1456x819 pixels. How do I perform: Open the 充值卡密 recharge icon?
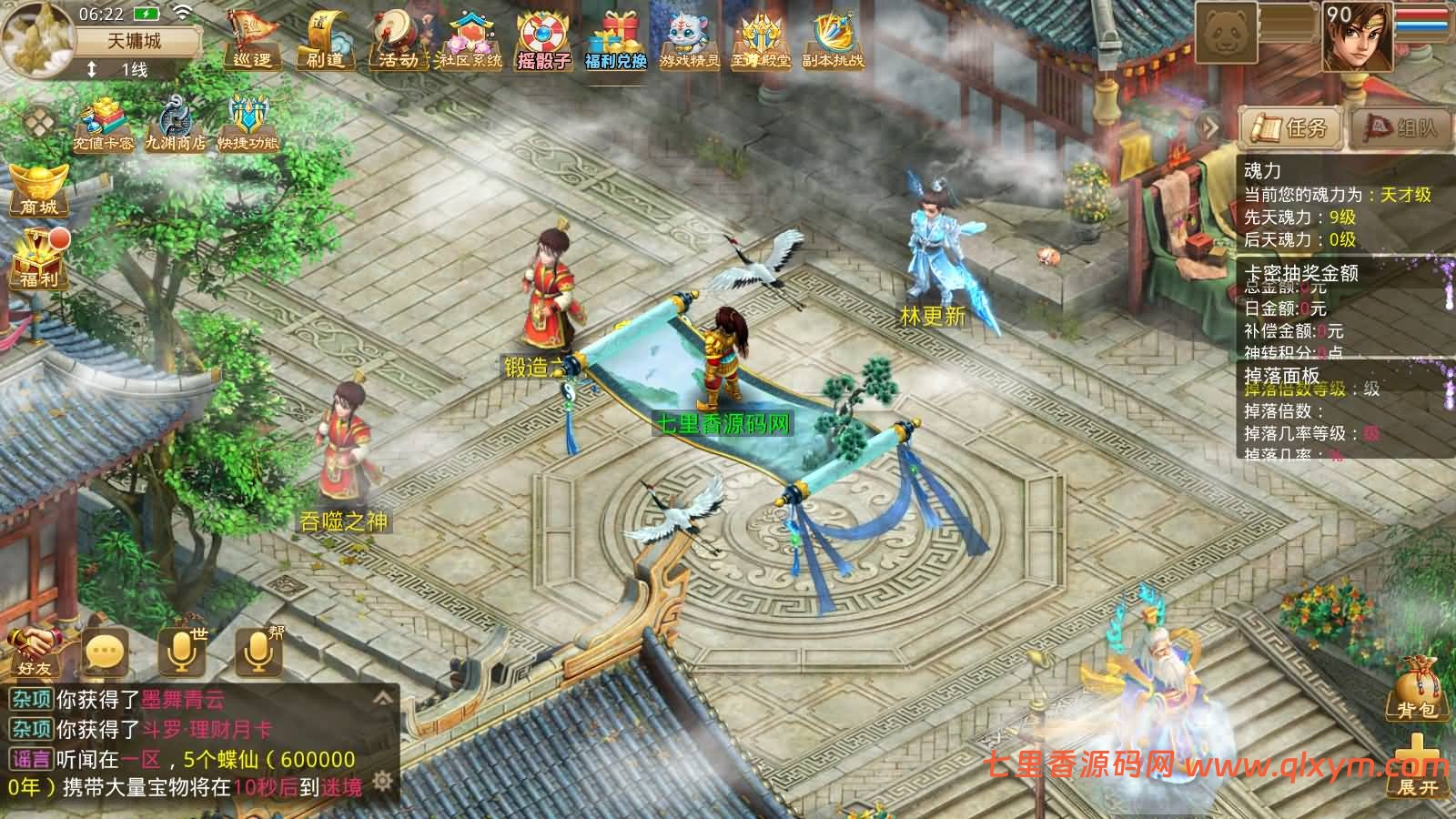click(x=104, y=126)
